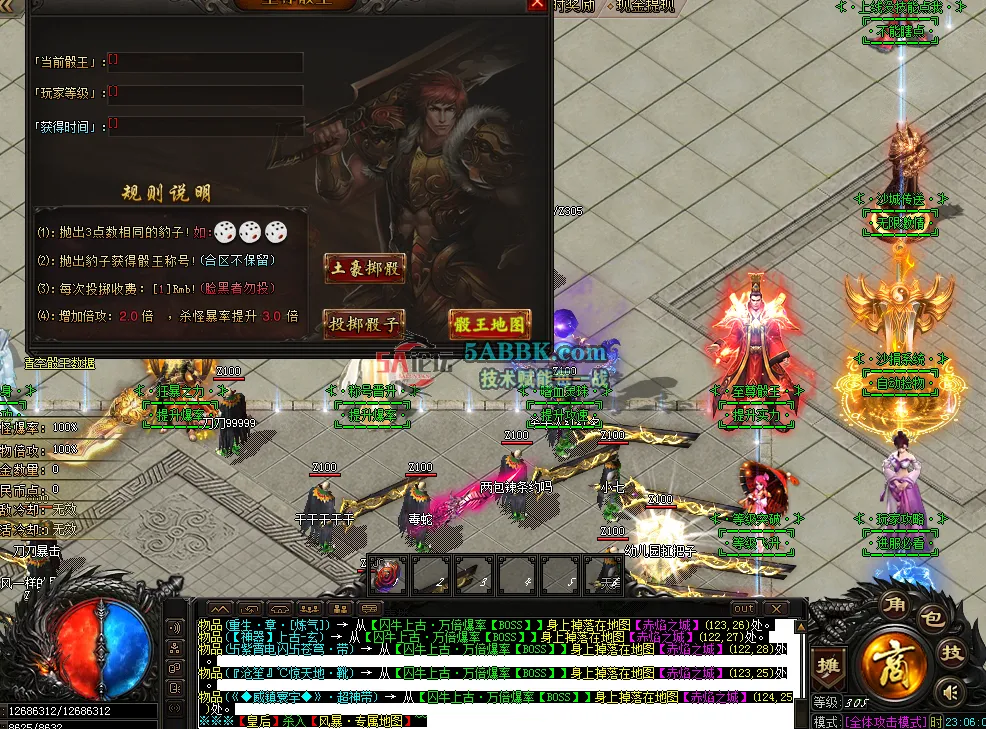The image size is (986, 729).
Task: Close the dice king panel
Action: (537, 4)
